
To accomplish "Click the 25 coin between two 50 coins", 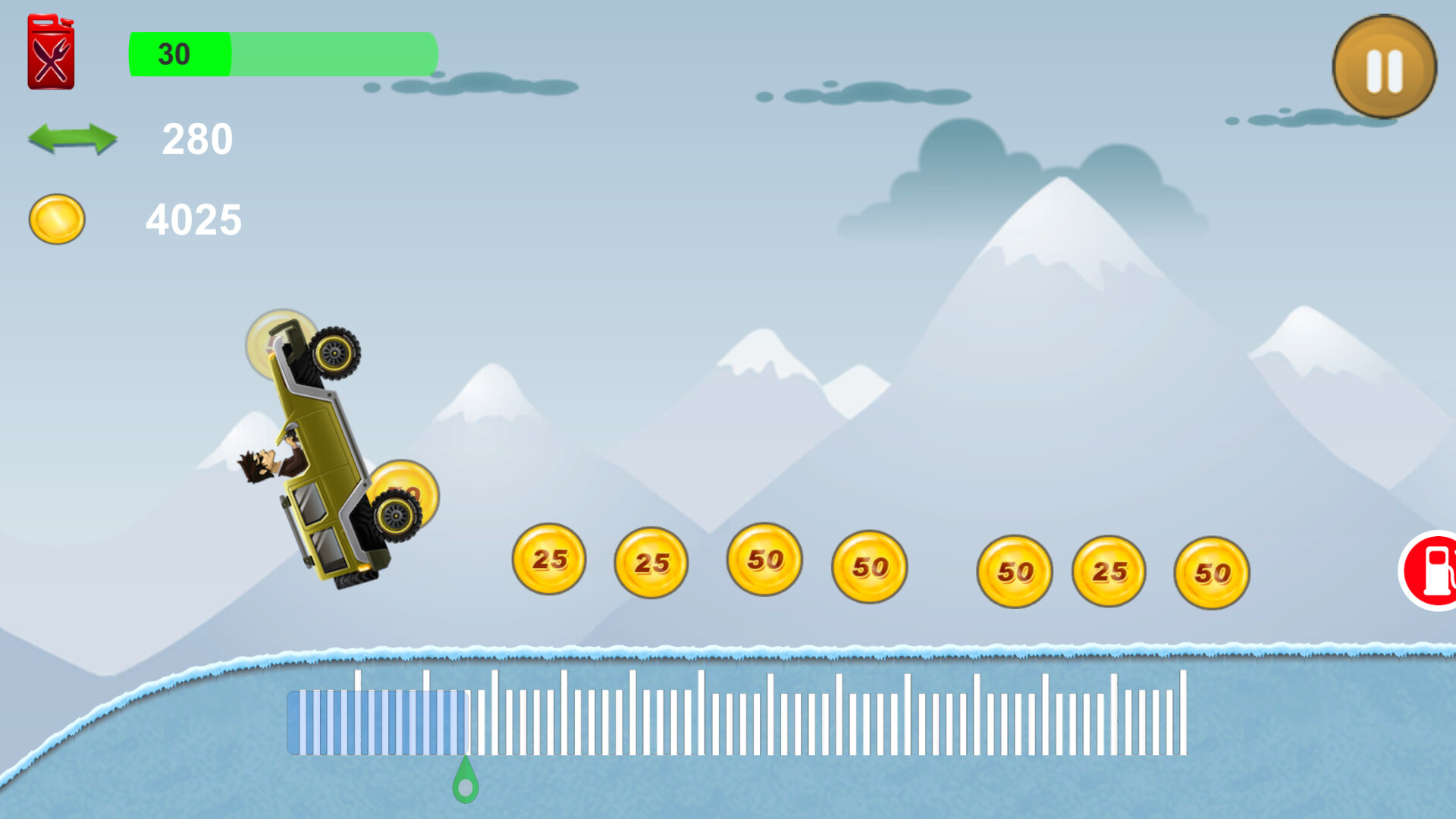I will pyautogui.click(x=1109, y=571).
